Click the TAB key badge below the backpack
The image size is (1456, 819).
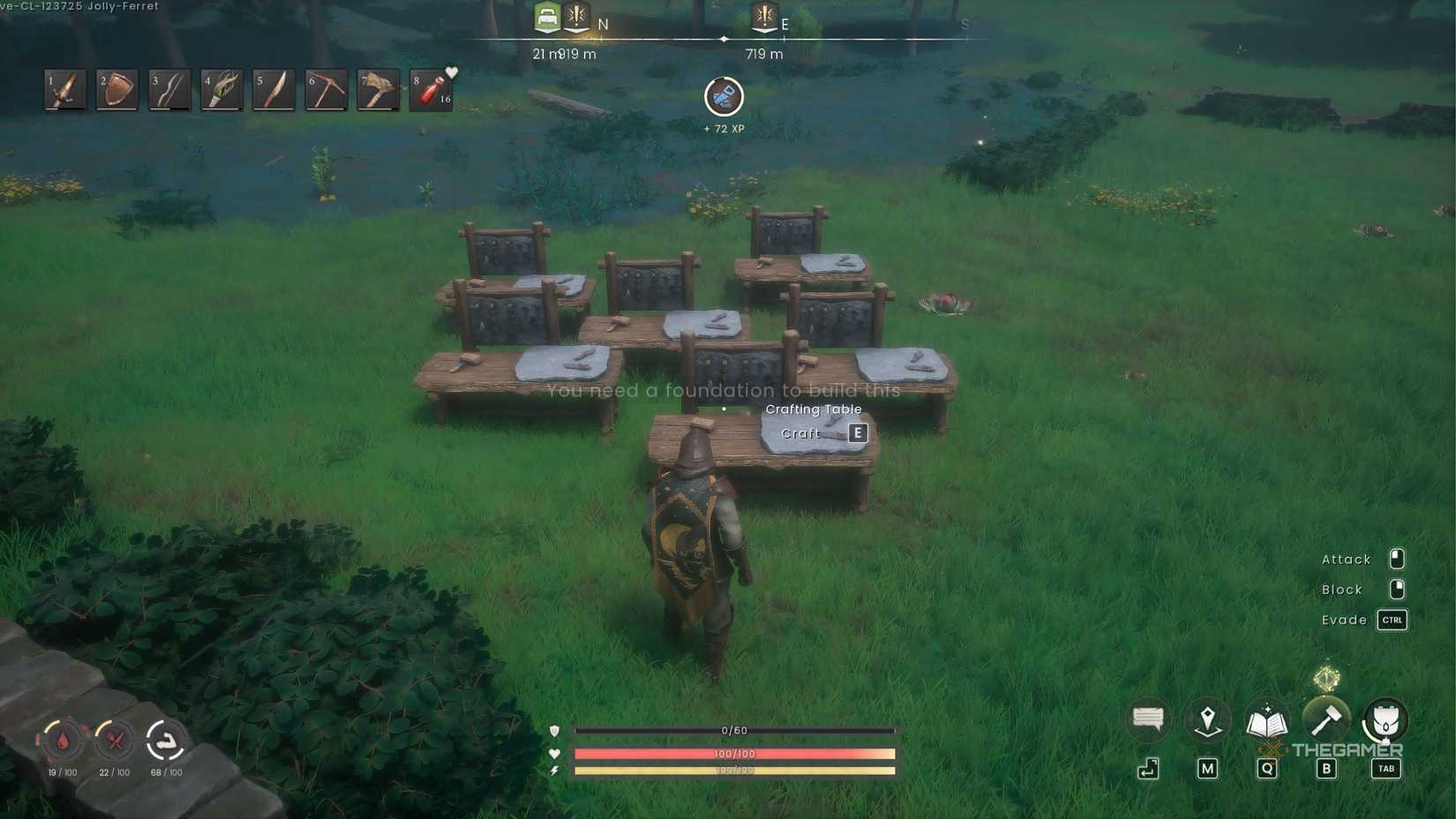(1385, 769)
